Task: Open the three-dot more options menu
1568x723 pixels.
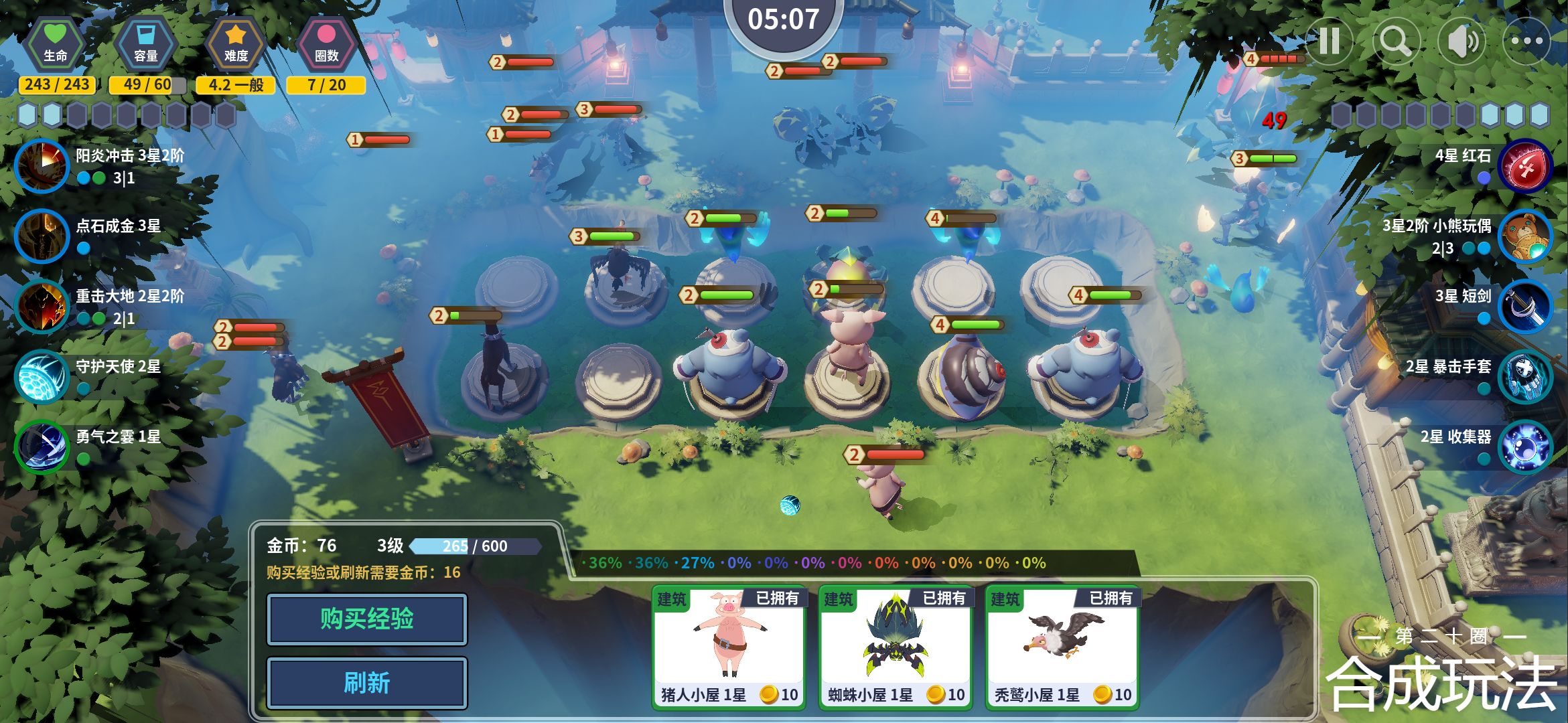Action: [x=1526, y=42]
